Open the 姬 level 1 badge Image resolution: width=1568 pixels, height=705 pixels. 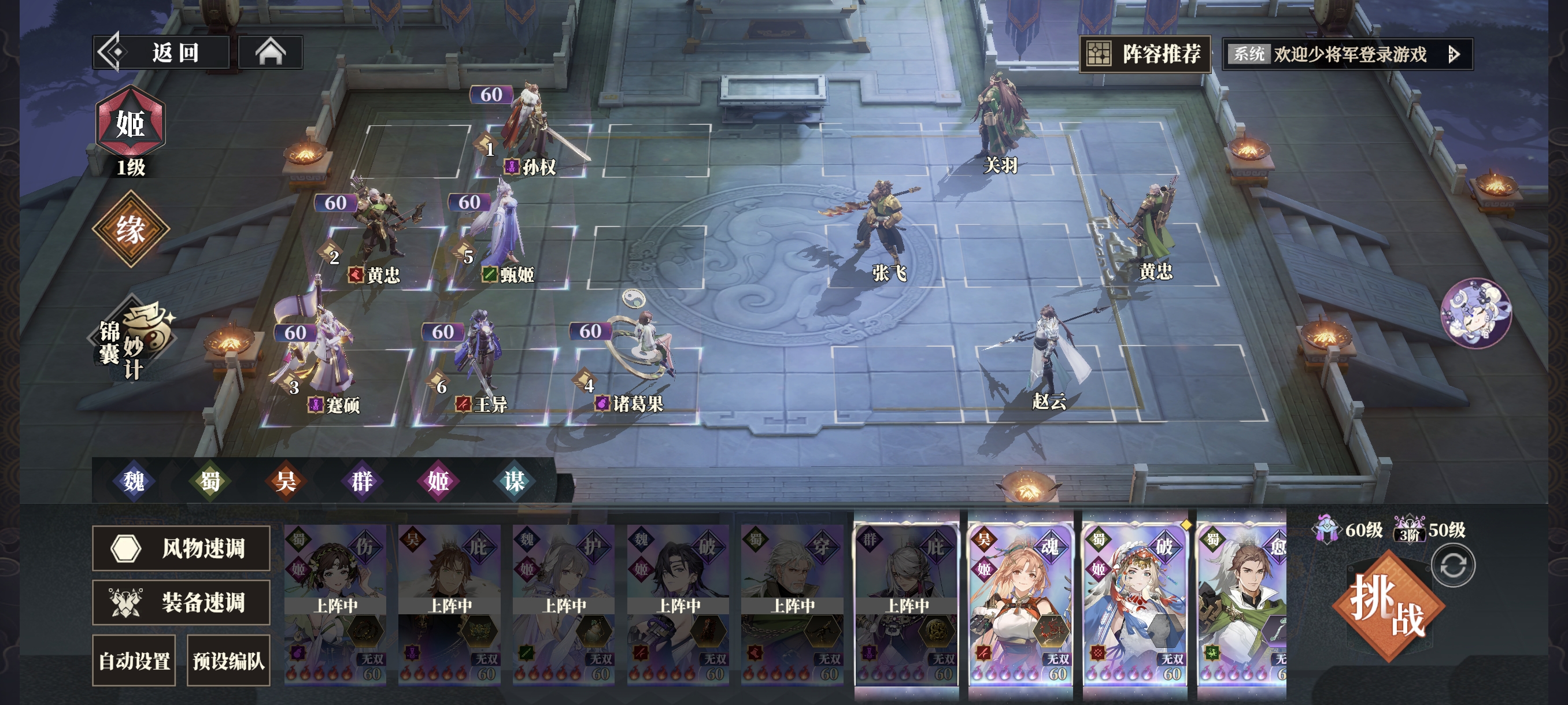pyautogui.click(x=130, y=125)
